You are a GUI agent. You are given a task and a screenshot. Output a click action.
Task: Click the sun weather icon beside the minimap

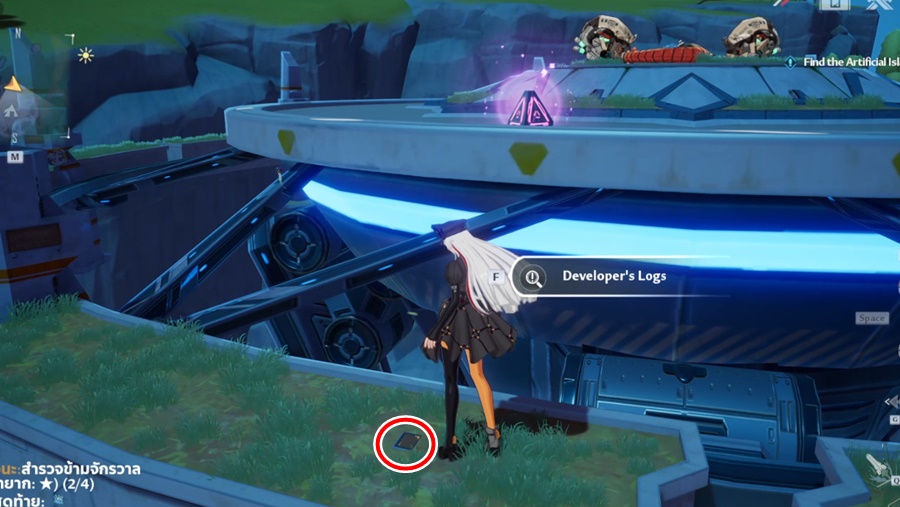(85, 56)
